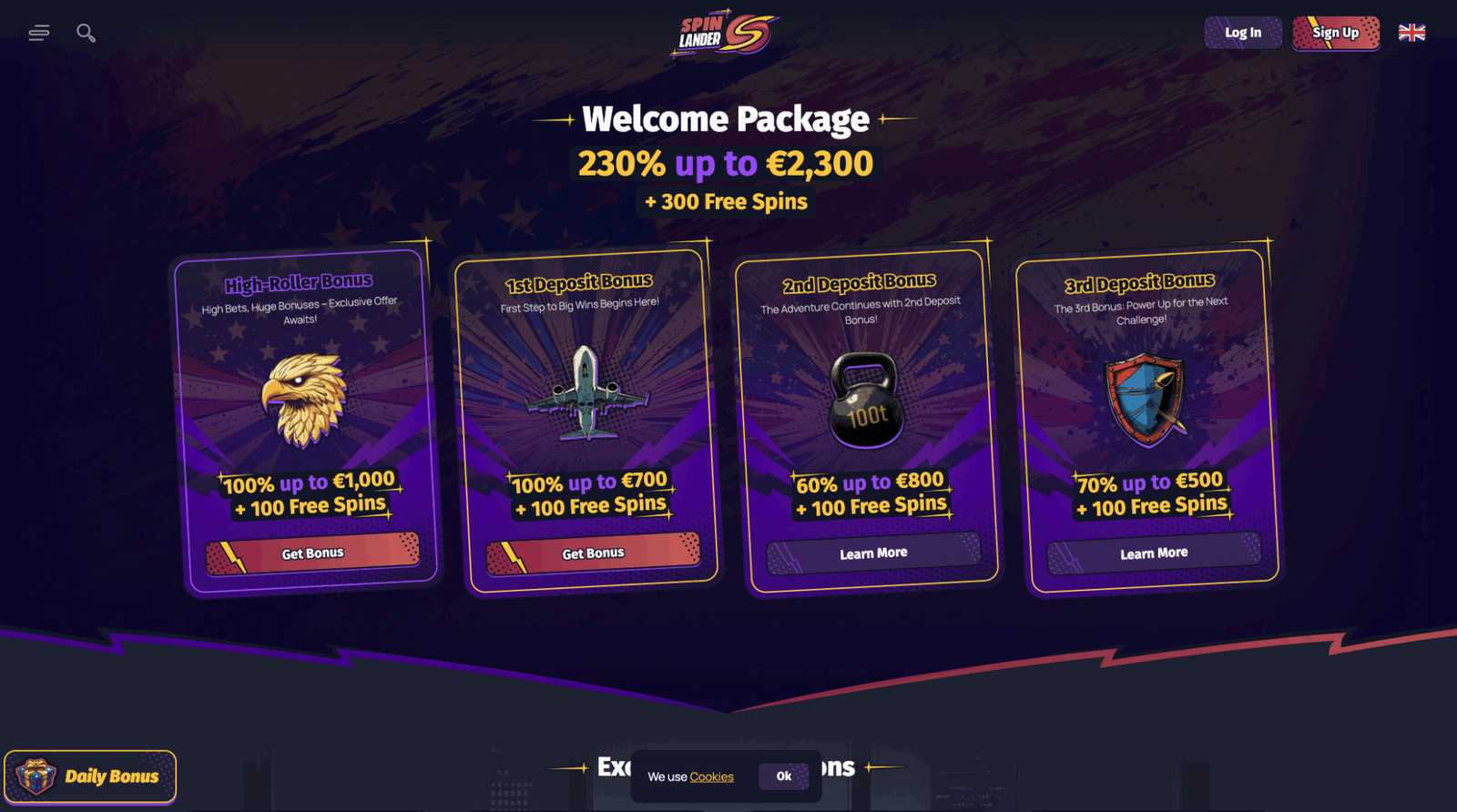Learn More about the 2nd Deposit Bonus
The height and width of the screenshot is (812, 1457).
[x=873, y=553]
